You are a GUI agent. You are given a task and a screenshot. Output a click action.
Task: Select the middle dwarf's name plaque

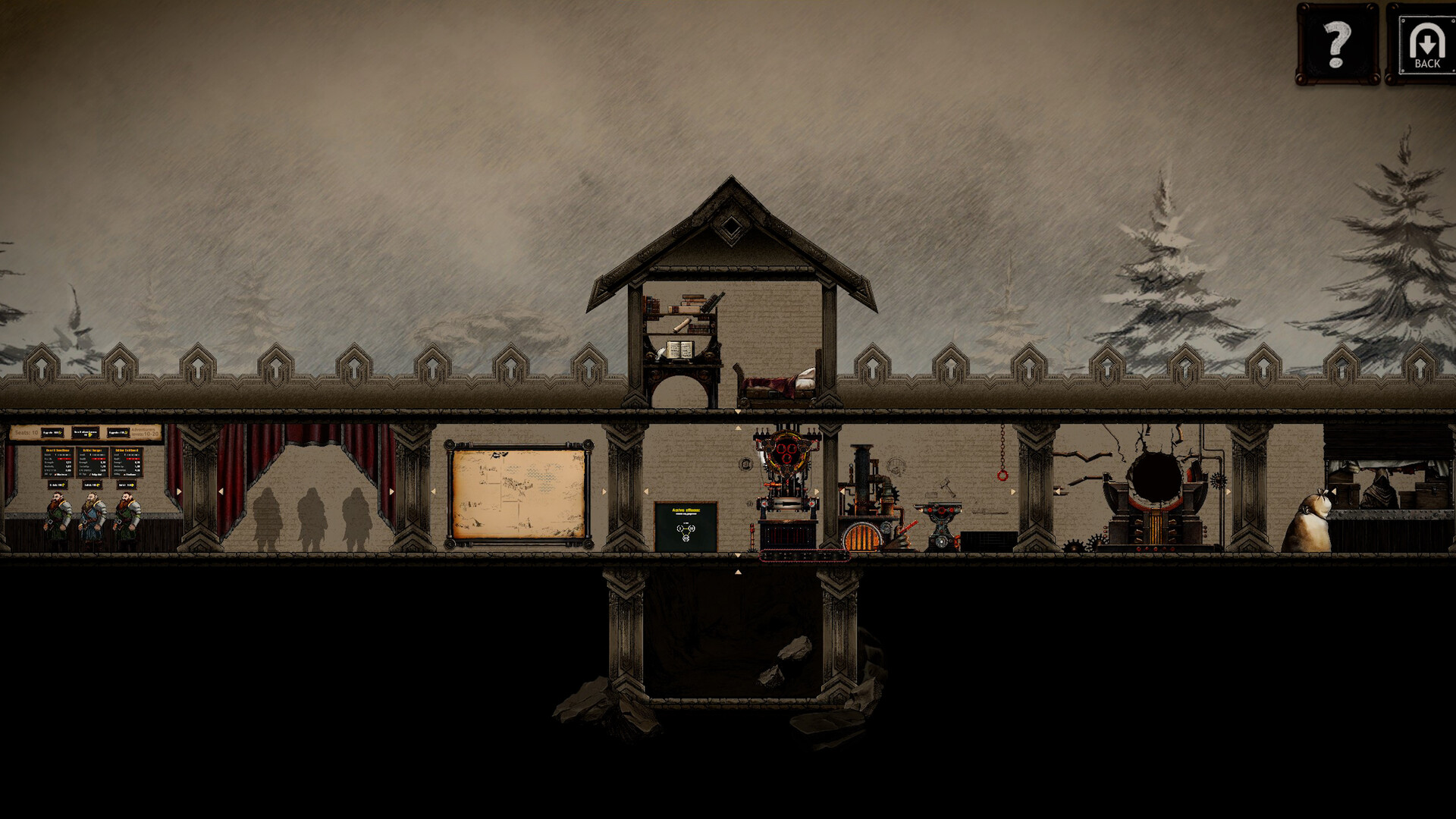(93, 450)
